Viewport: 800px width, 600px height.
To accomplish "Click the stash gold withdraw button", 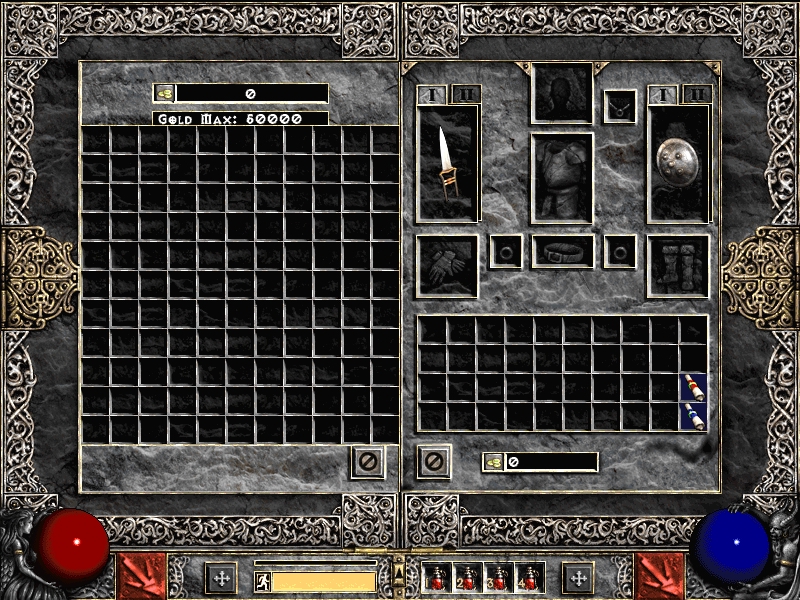I will (165, 93).
